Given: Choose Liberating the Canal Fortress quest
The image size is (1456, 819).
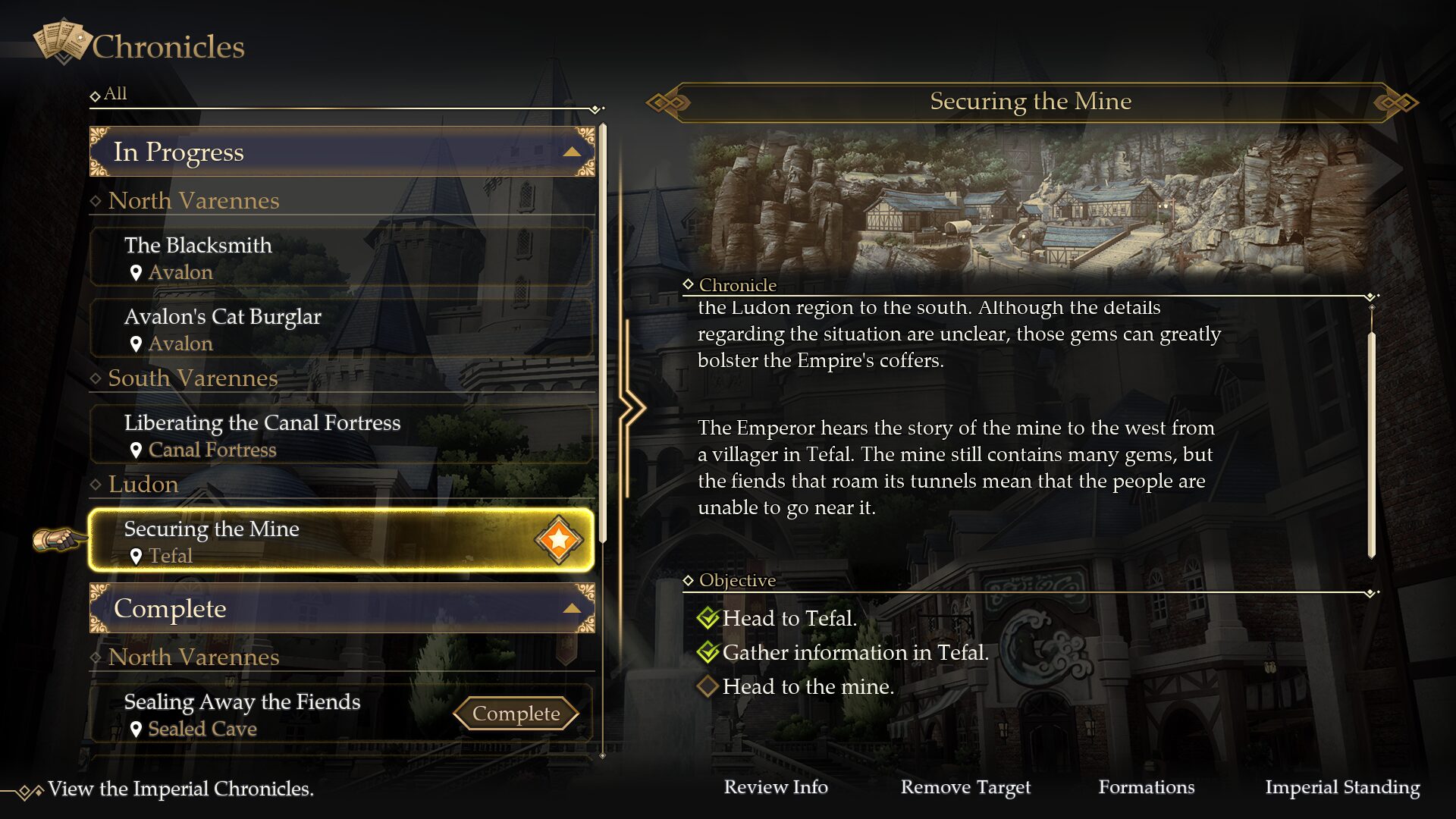Looking at the screenshot, I should [x=341, y=435].
